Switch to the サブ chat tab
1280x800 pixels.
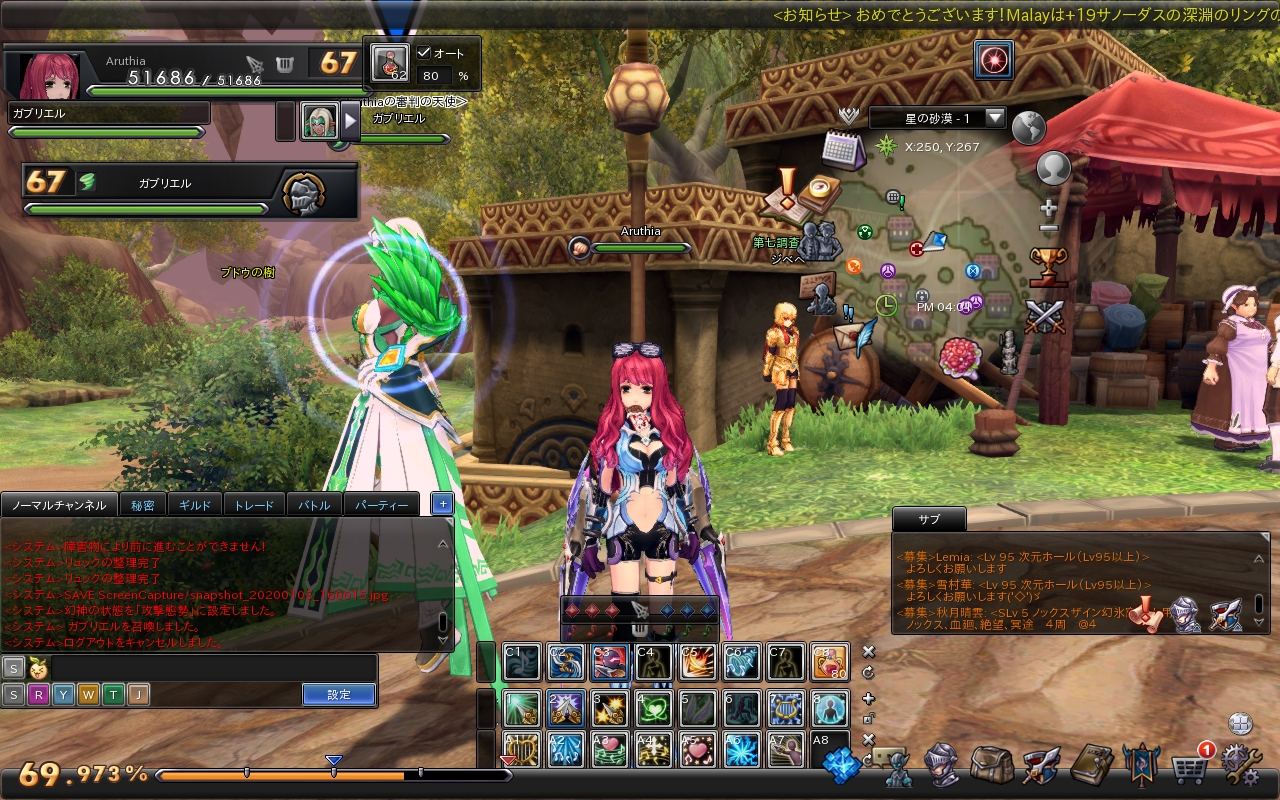tap(927, 519)
